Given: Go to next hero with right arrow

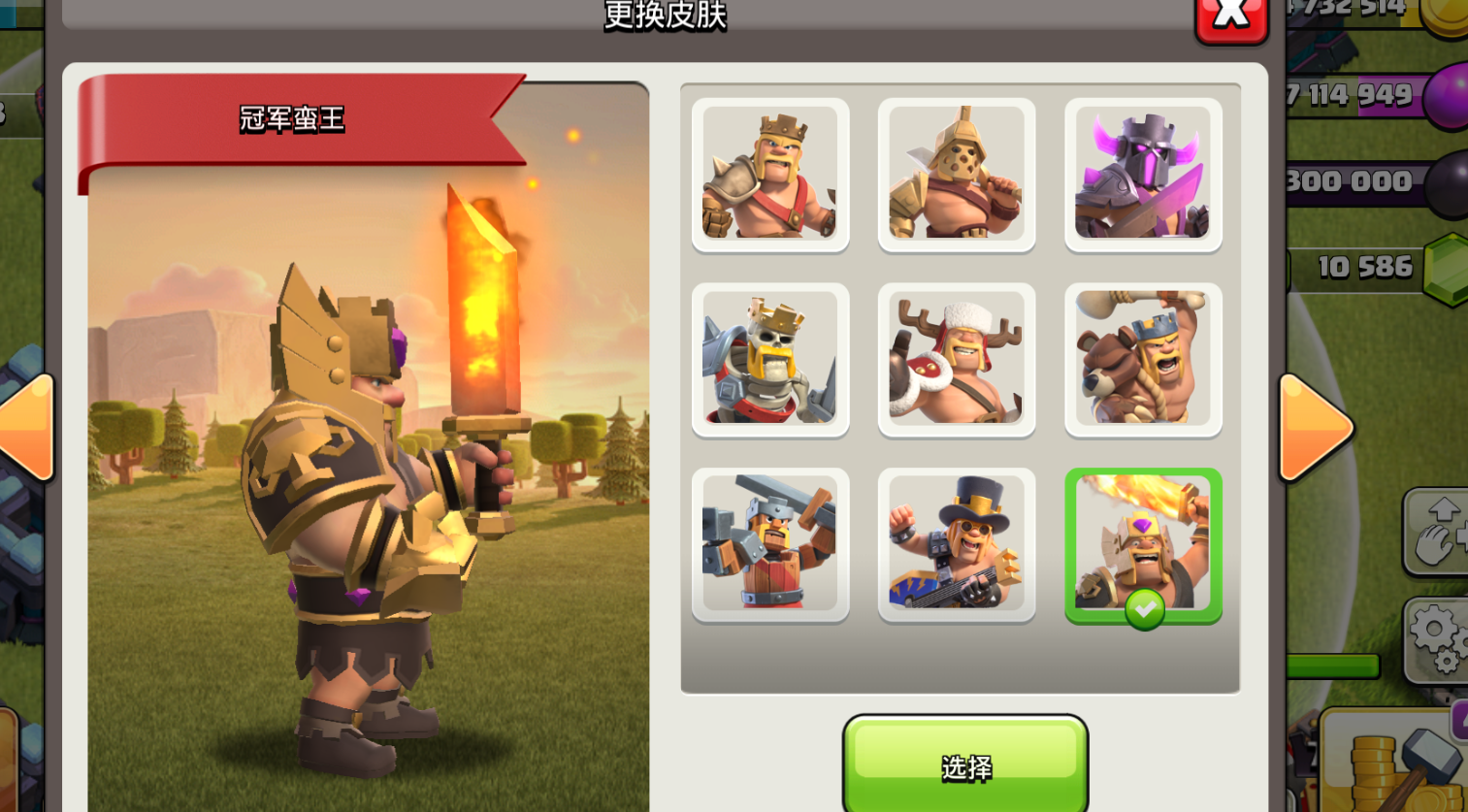Looking at the screenshot, I should [1315, 428].
